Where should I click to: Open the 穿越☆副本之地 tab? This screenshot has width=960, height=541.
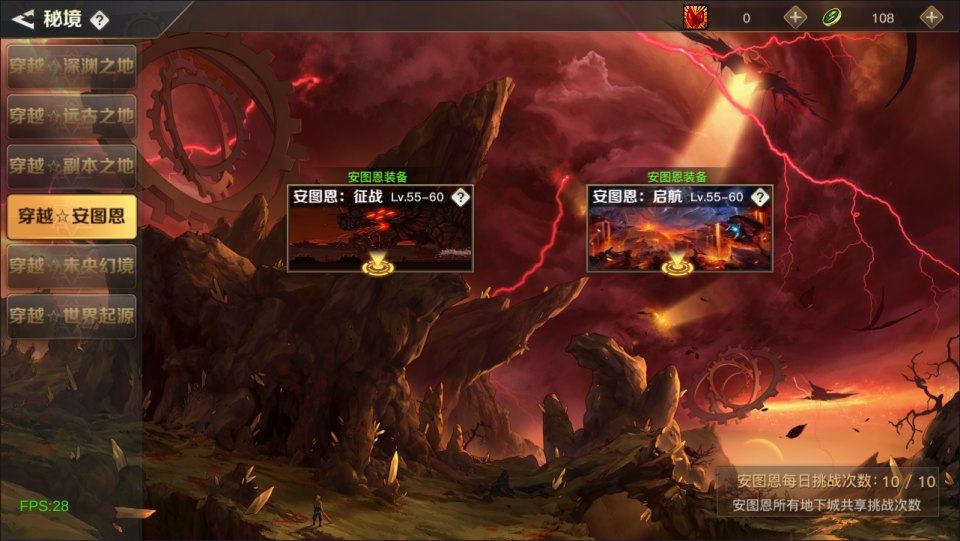click(71, 166)
